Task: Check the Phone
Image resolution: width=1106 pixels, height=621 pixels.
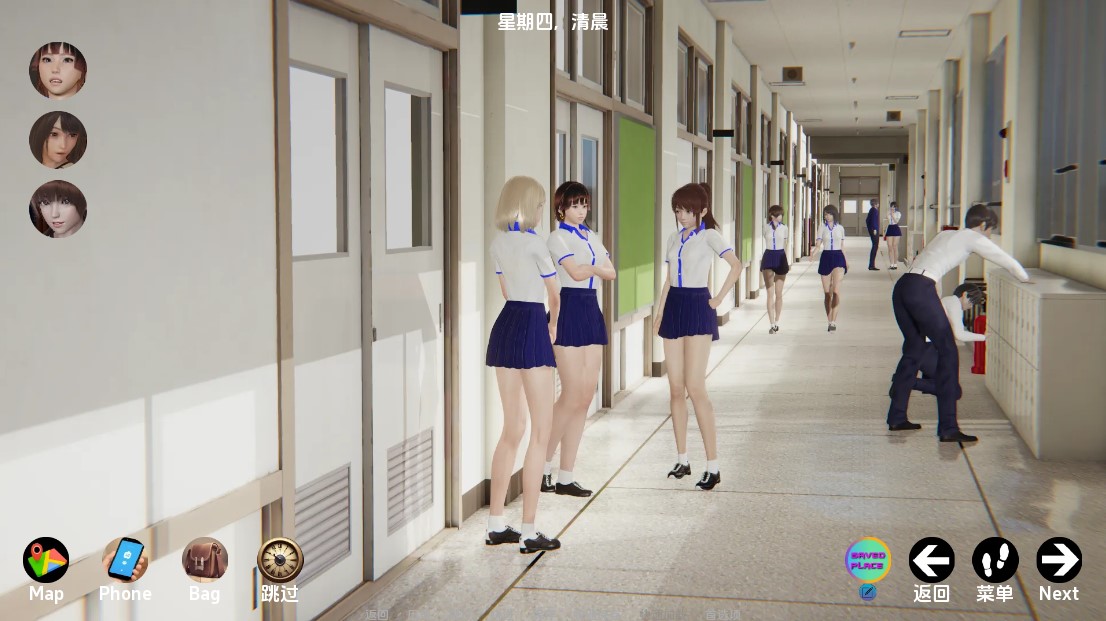Action: coord(125,560)
